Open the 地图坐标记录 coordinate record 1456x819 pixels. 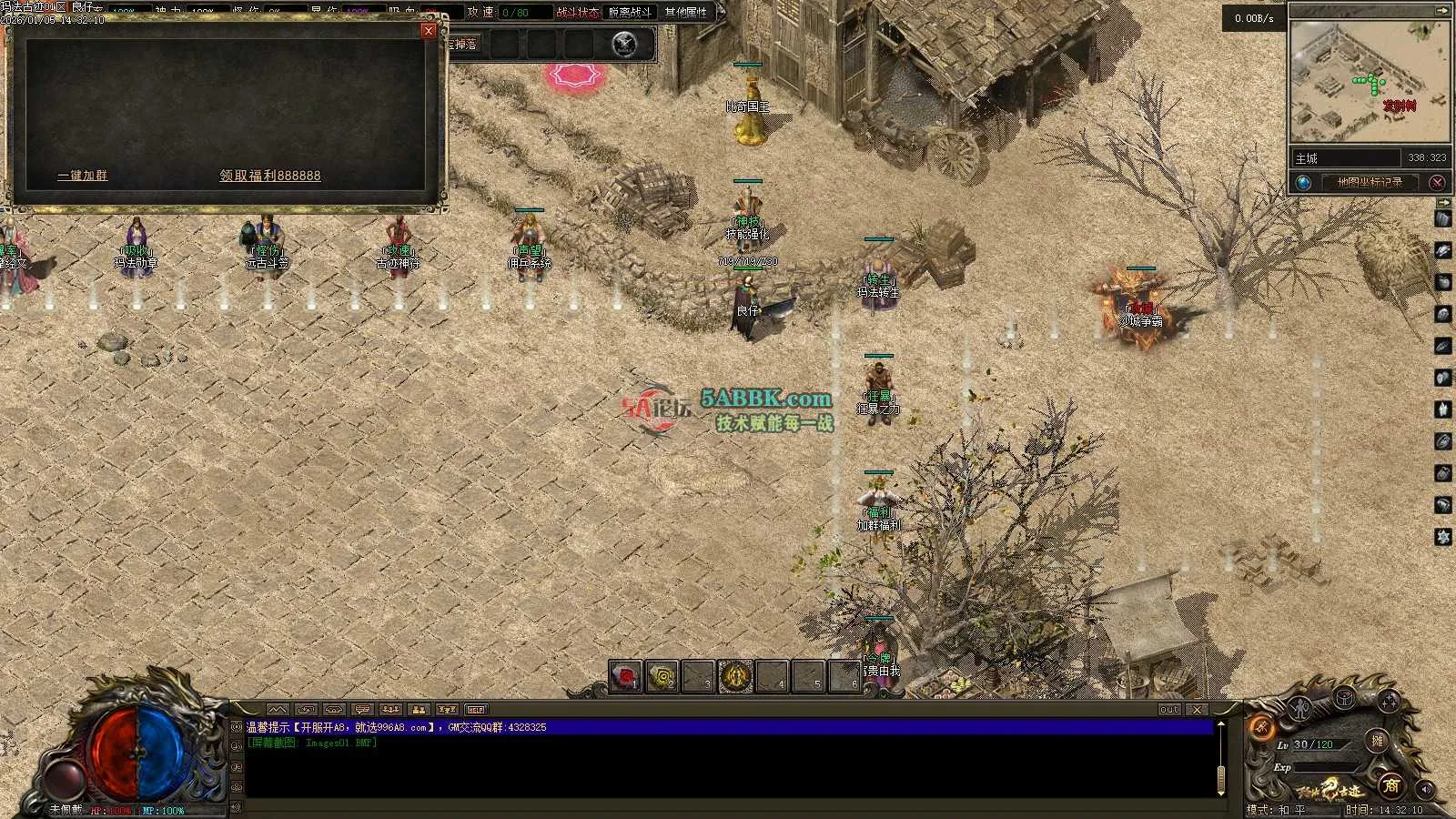click(1370, 183)
